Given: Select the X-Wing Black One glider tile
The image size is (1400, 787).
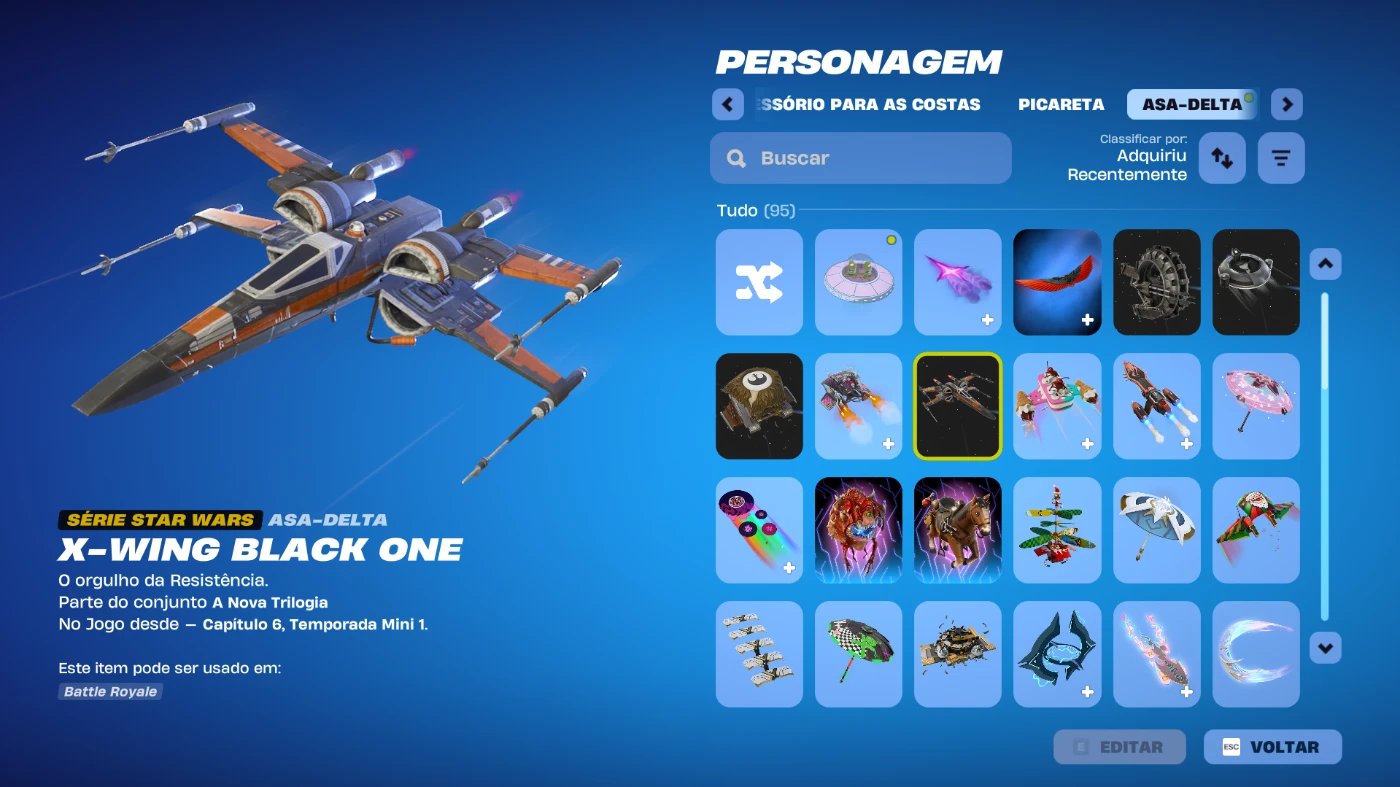Looking at the screenshot, I should point(958,406).
